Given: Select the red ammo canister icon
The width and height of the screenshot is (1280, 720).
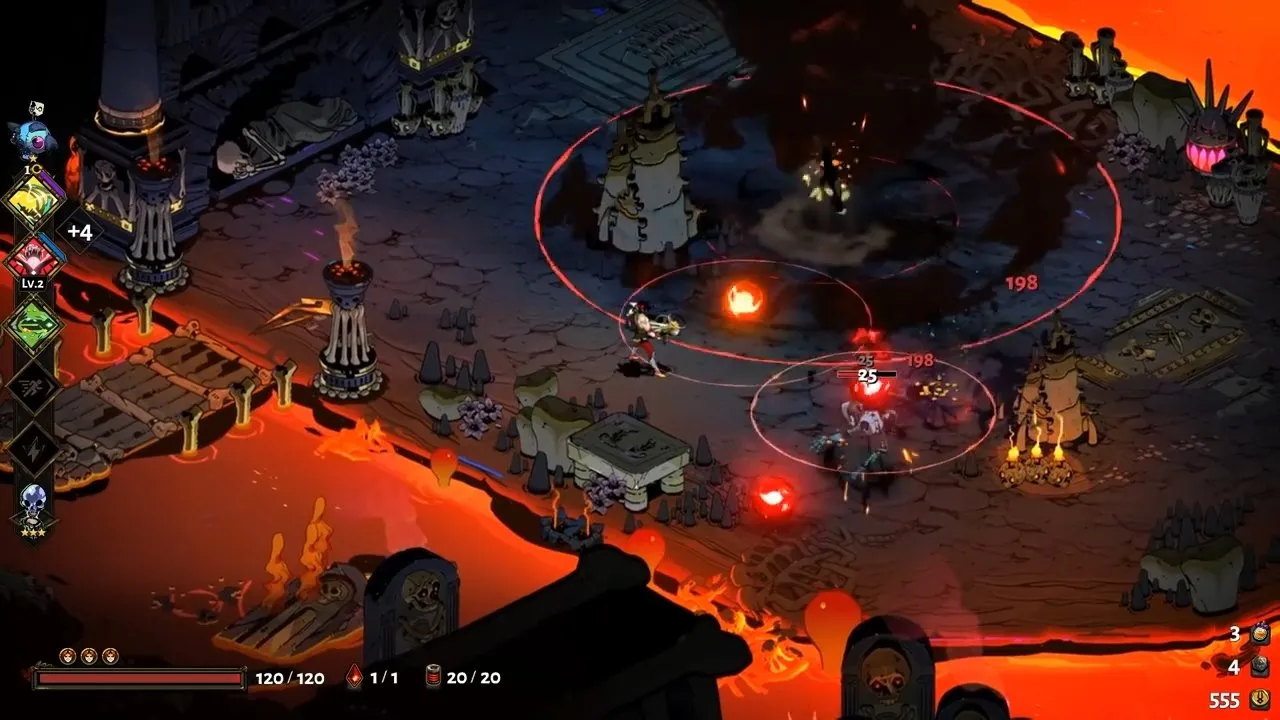Looking at the screenshot, I should coord(433,678).
